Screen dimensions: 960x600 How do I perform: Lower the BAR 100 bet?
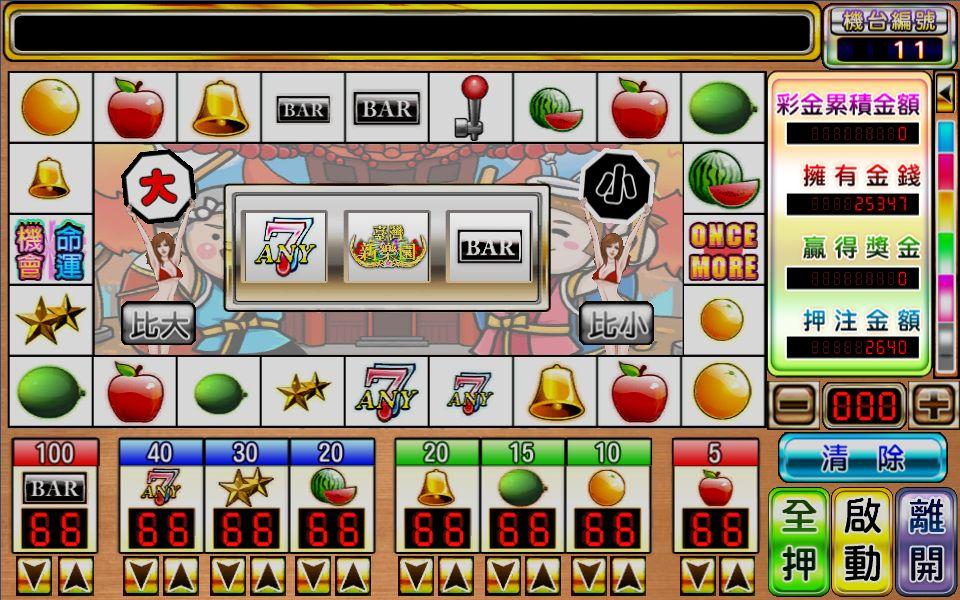click(35, 575)
